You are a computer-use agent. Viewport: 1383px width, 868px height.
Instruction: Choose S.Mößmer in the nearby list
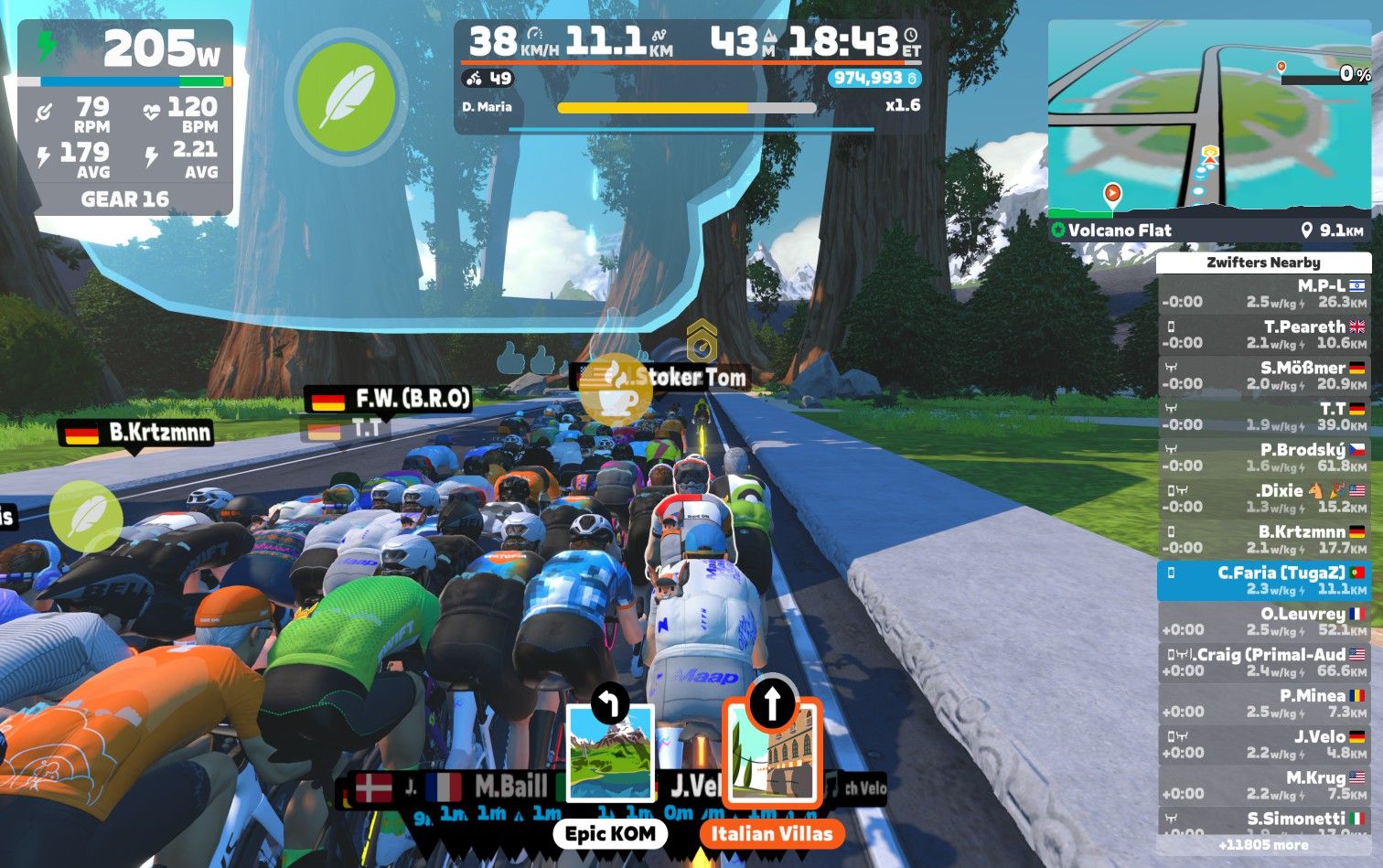[1263, 376]
